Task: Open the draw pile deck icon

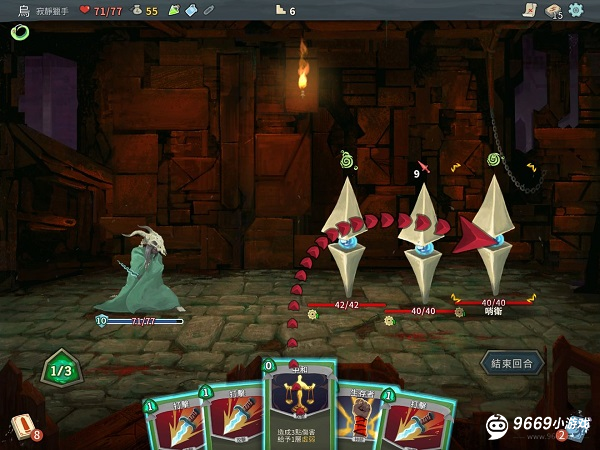Action: [22, 426]
